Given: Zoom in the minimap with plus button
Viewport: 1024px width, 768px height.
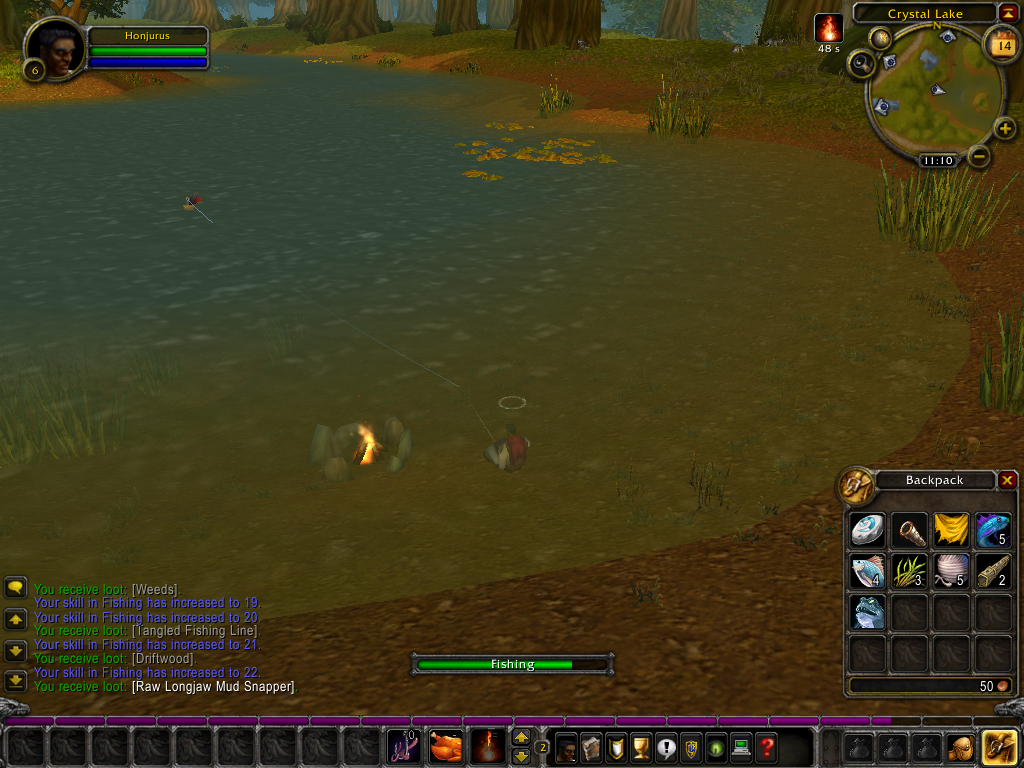Looking at the screenshot, I should click(x=1005, y=128).
